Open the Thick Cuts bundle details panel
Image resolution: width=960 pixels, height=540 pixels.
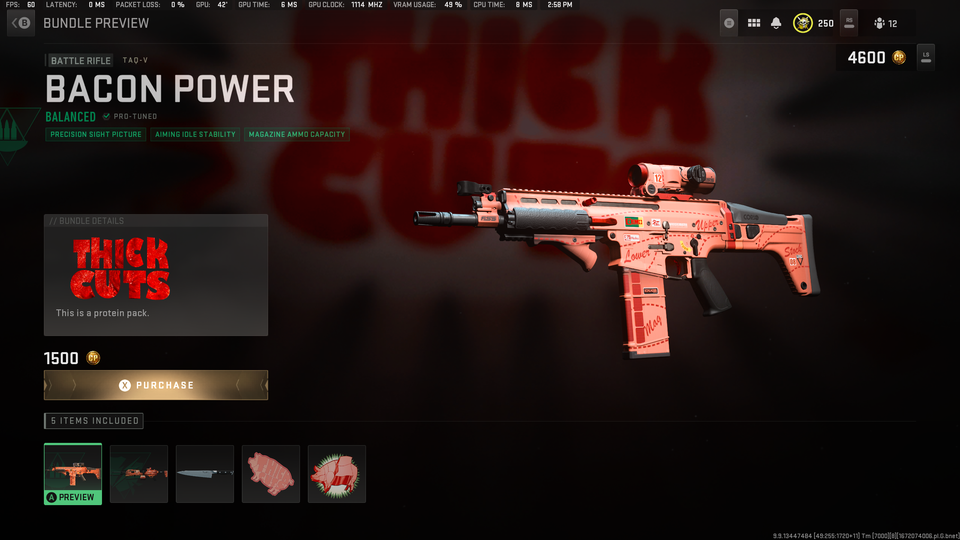click(155, 275)
